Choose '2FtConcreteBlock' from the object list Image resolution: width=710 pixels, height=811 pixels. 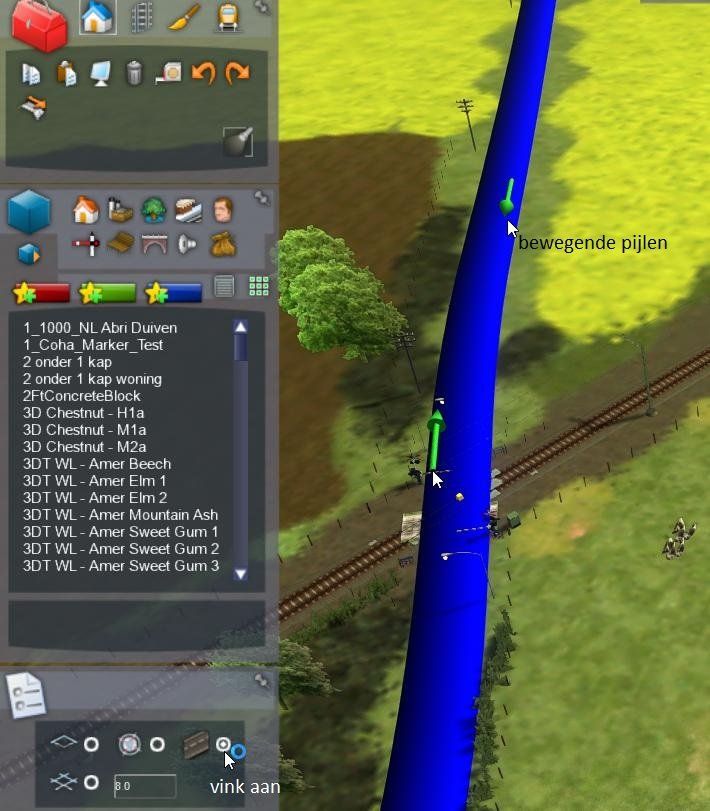click(81, 396)
